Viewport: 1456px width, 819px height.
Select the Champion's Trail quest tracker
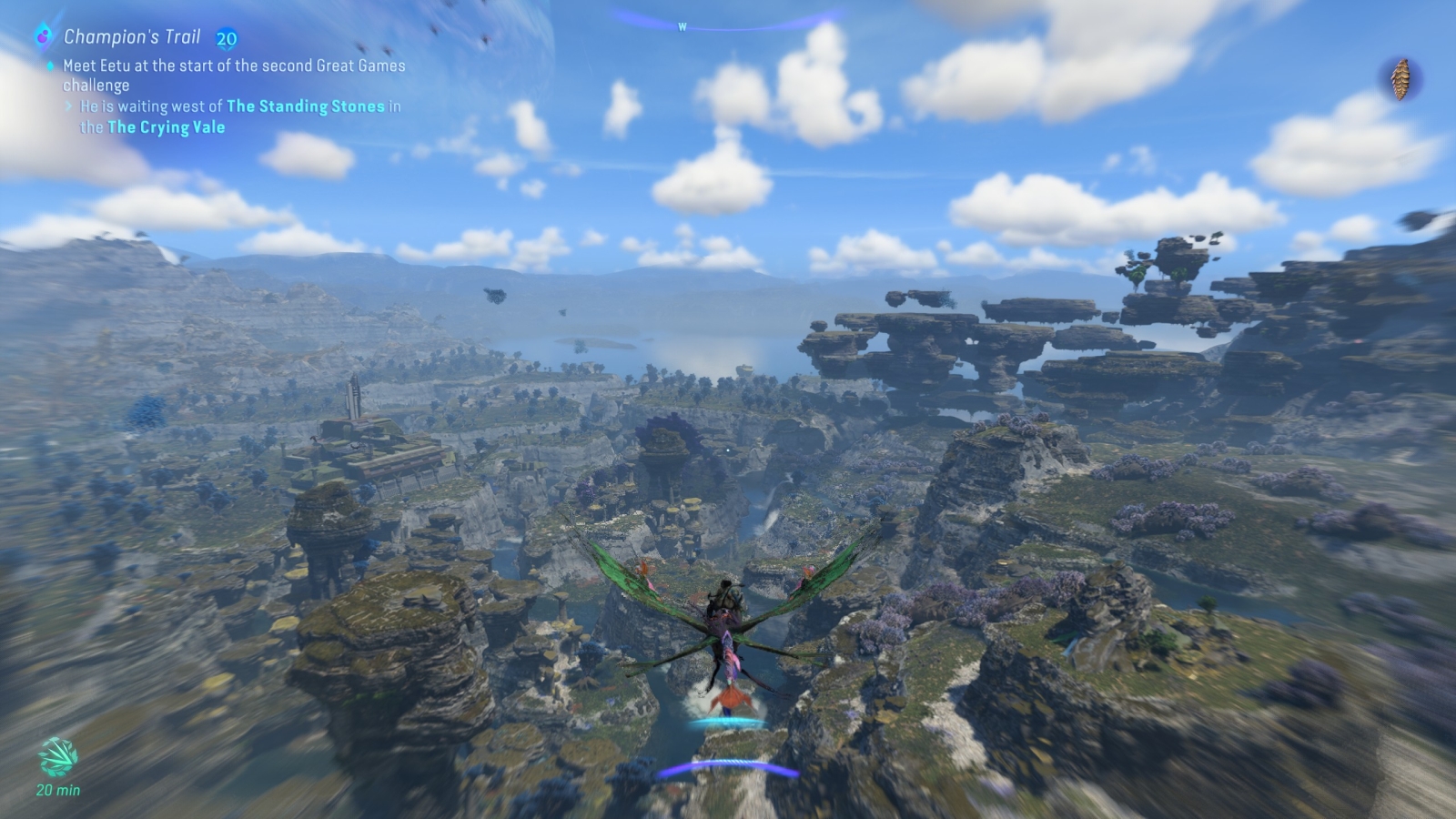[132, 37]
